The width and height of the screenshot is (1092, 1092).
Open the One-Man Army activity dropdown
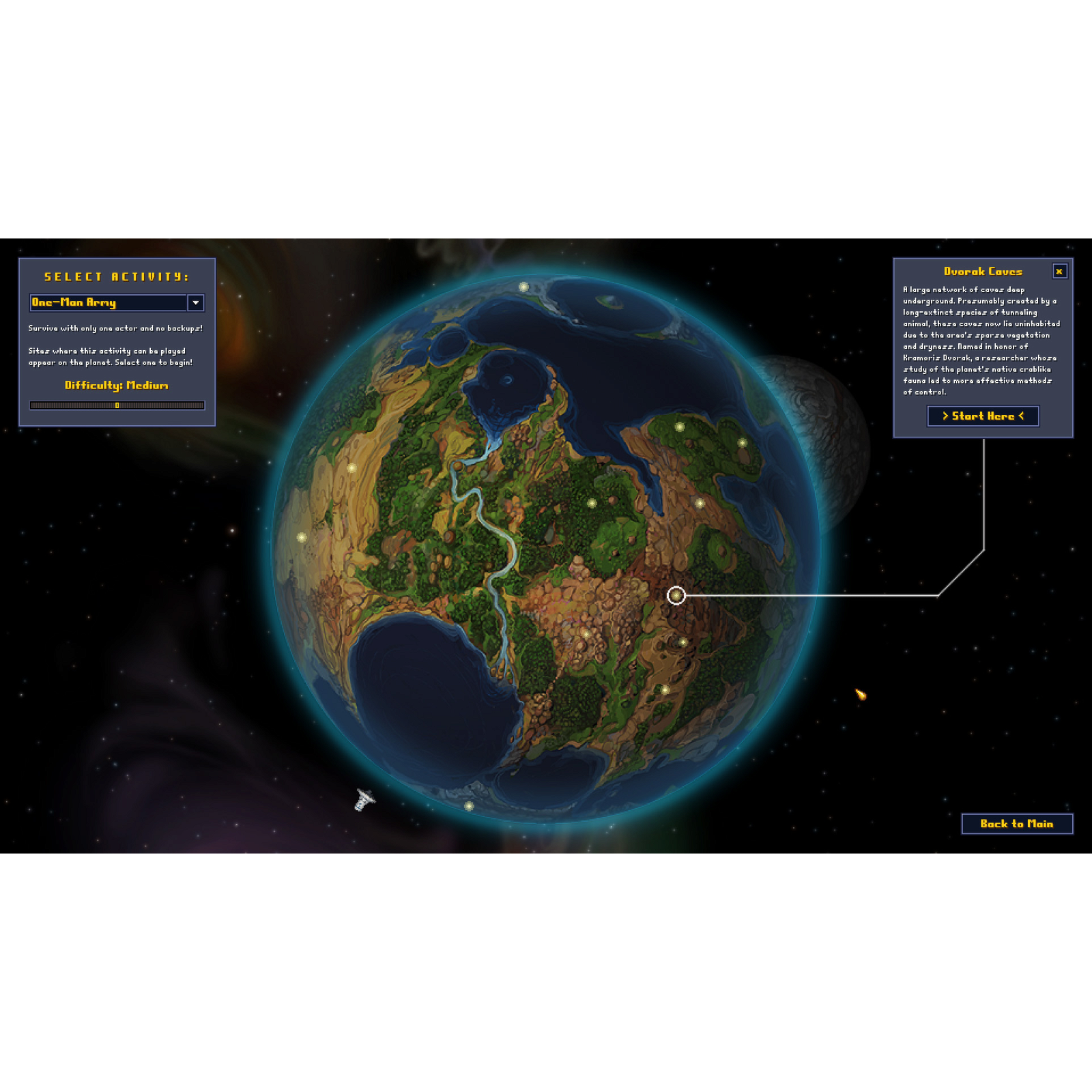(x=196, y=302)
